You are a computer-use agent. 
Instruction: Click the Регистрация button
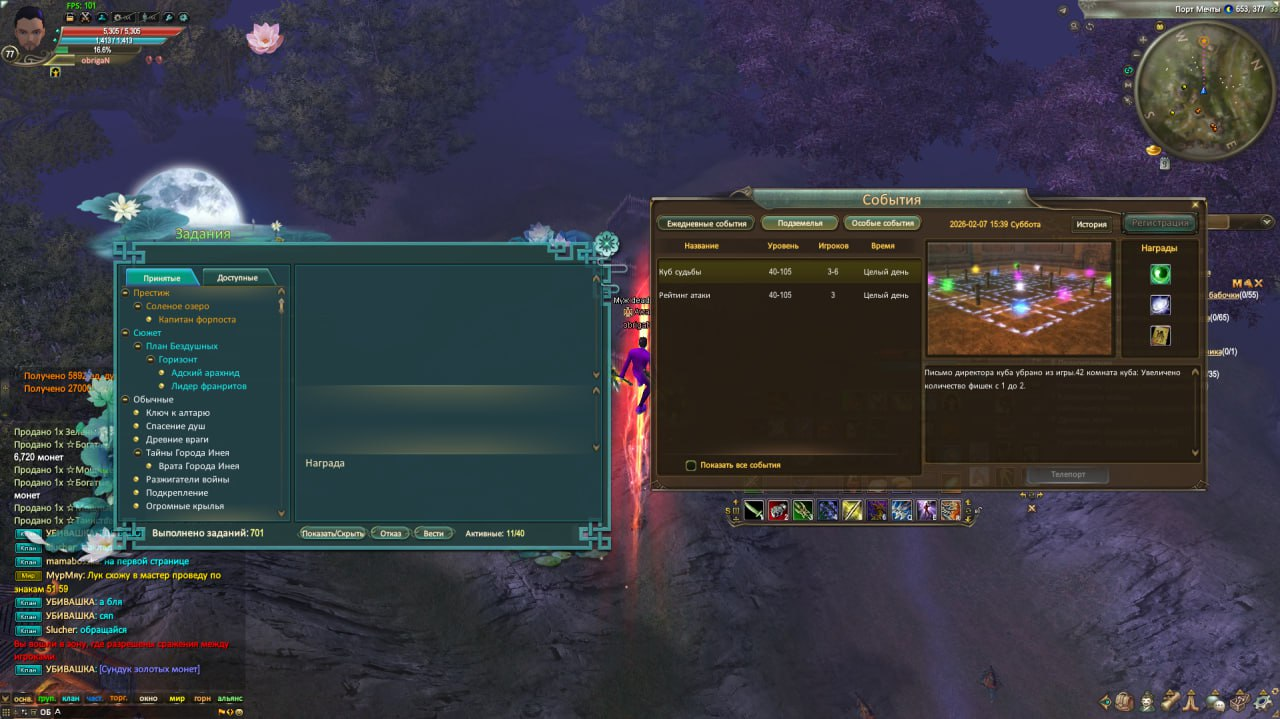pos(1160,223)
